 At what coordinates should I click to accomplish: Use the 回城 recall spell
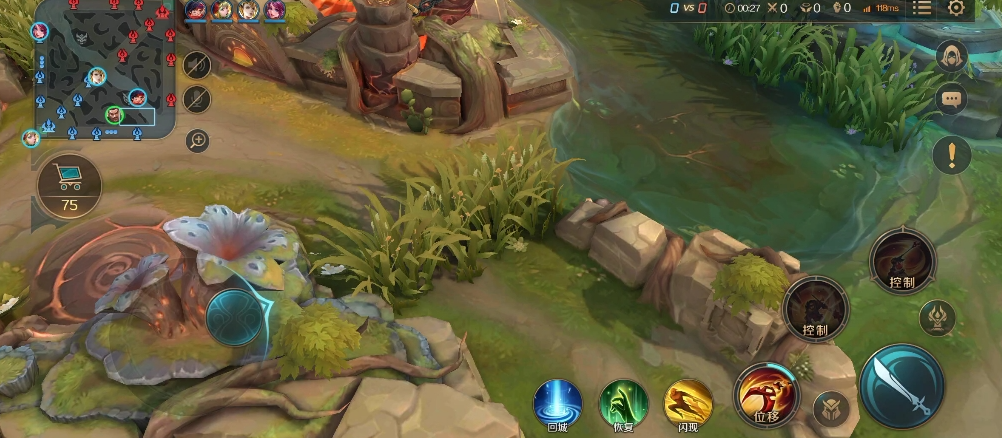click(x=557, y=403)
